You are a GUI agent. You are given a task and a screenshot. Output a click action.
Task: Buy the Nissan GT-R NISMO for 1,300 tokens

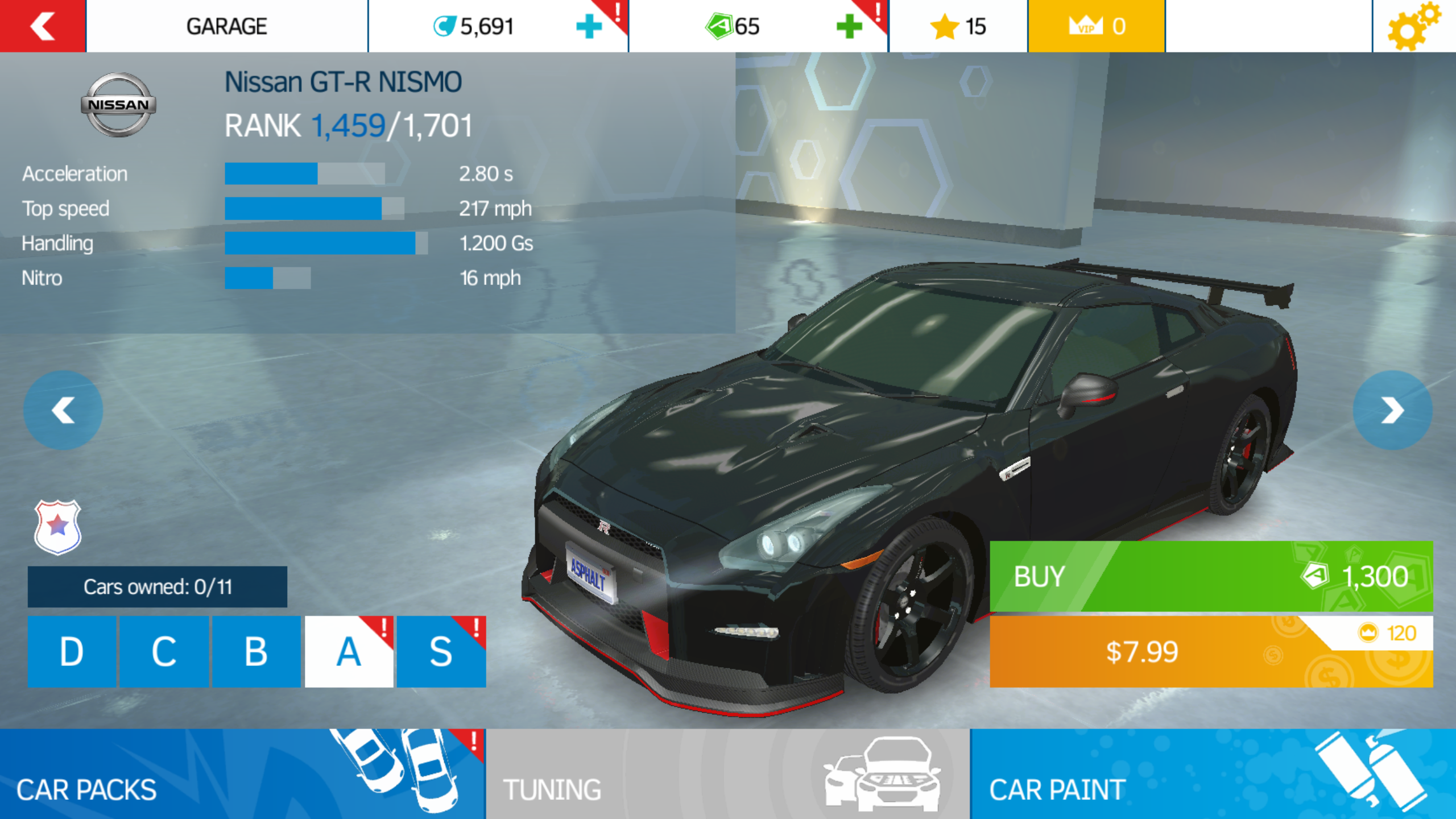click(x=1211, y=576)
